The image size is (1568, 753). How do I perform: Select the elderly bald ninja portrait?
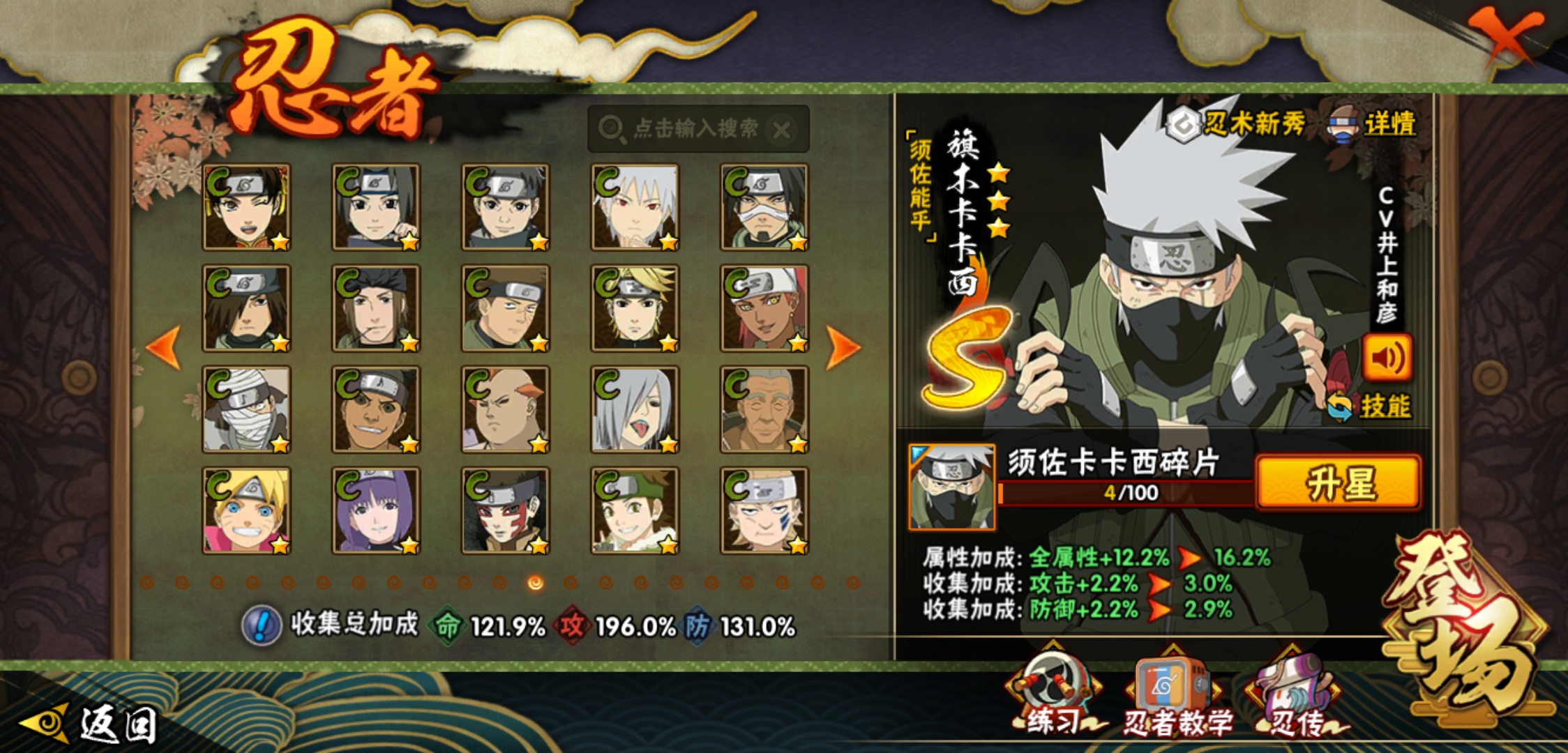(x=764, y=410)
